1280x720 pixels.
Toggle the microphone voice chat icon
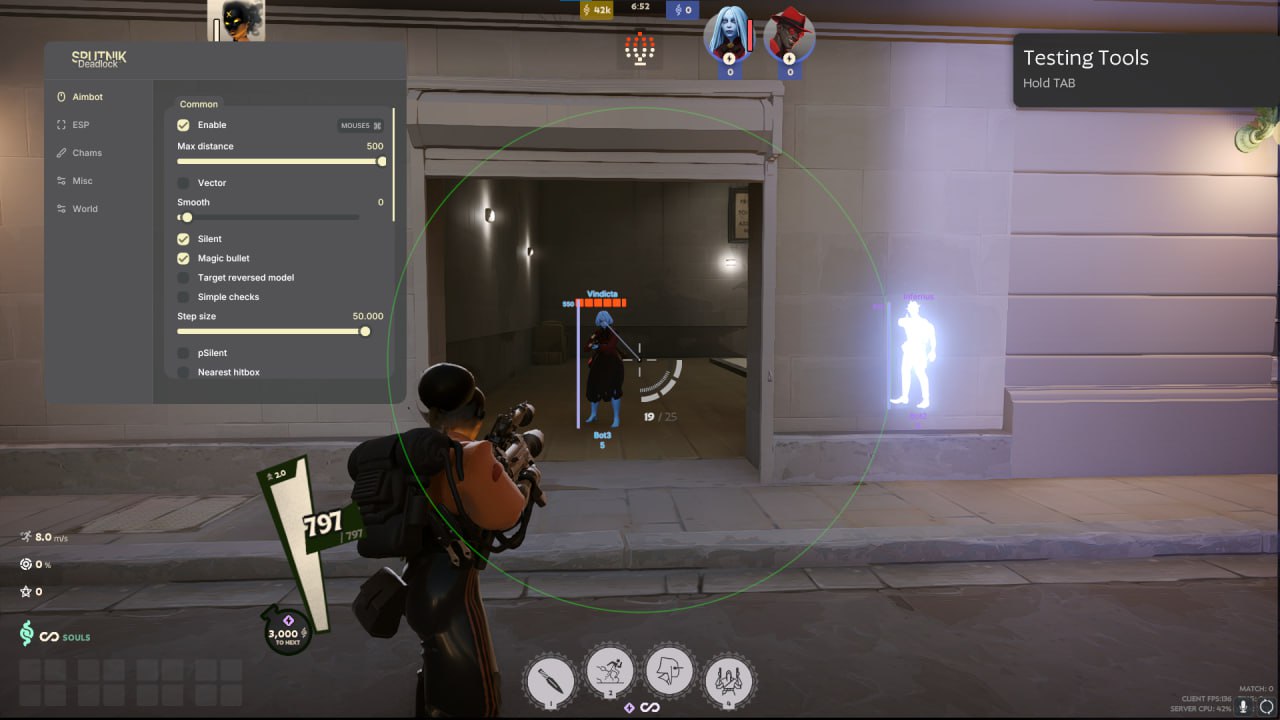[1245, 706]
